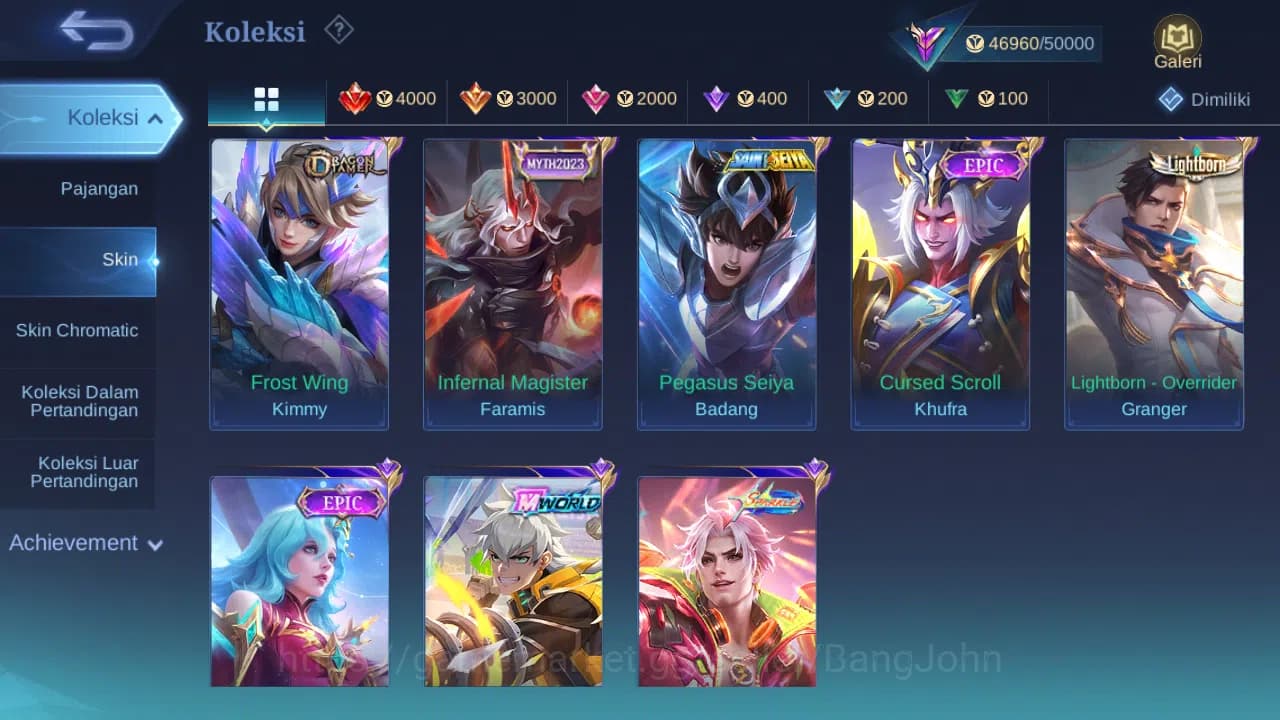Open the Galeri book icon

1176,42
